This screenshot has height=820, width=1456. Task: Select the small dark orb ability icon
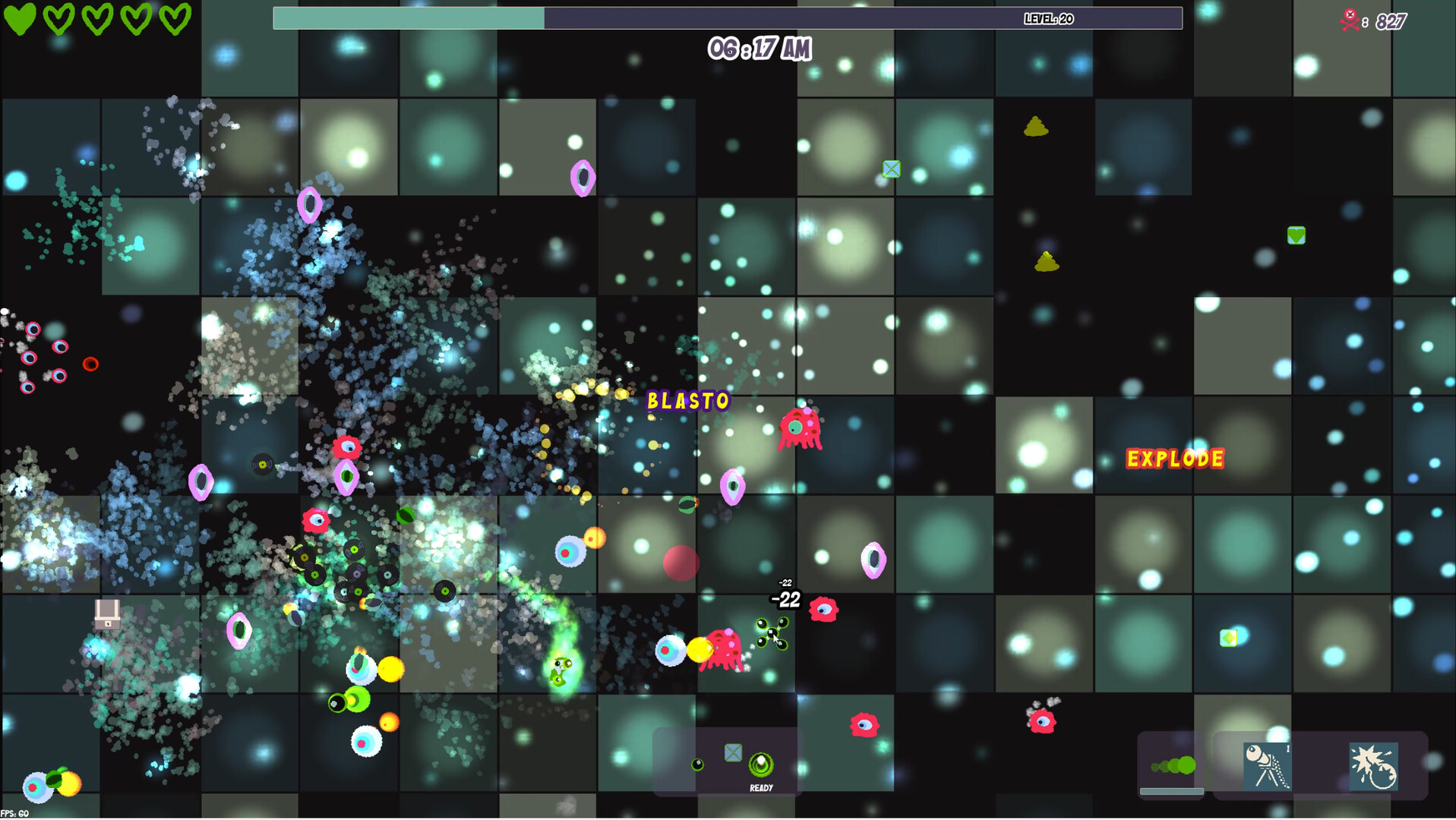point(697,765)
